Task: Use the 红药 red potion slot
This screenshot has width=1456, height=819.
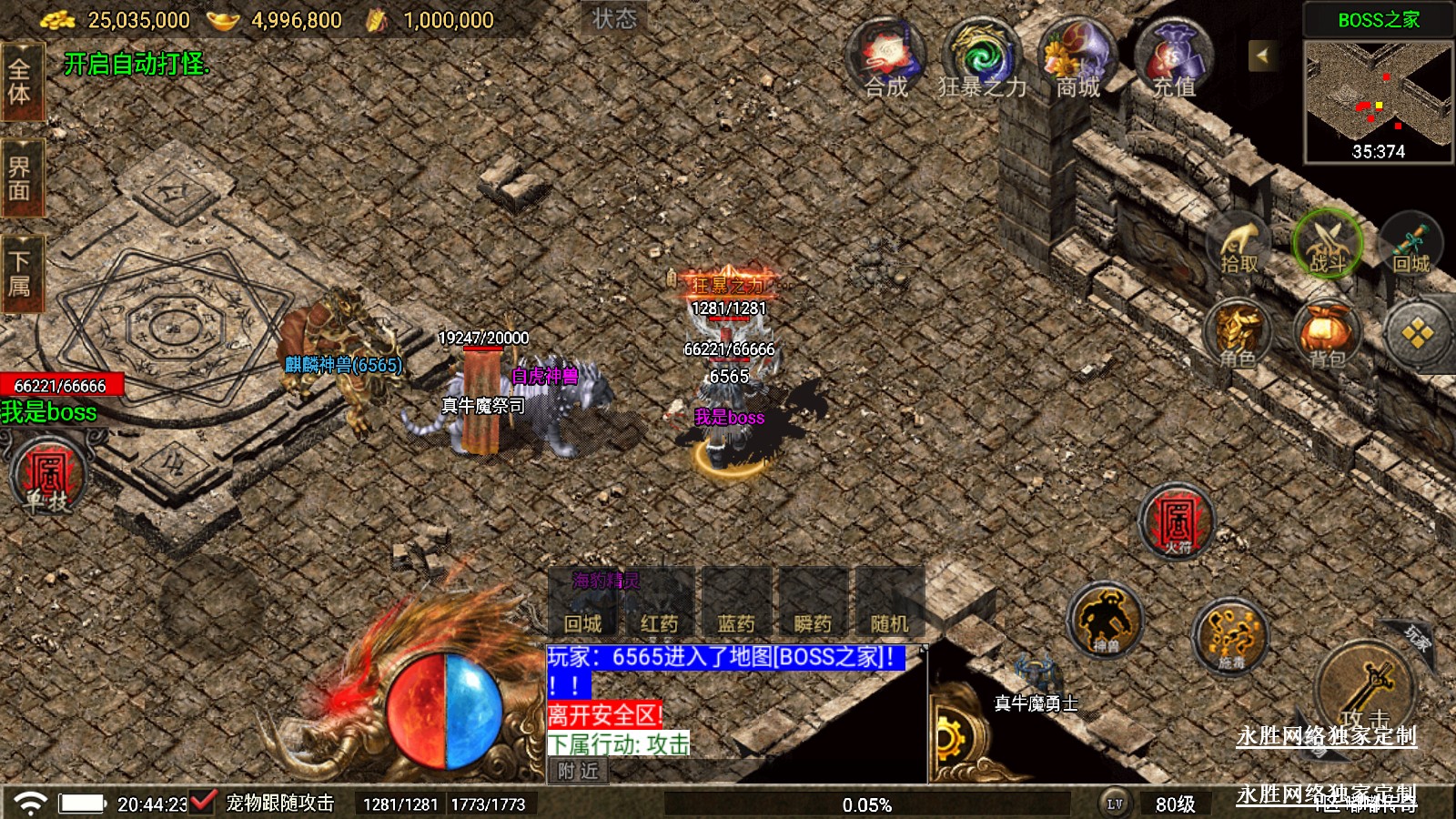Action: (x=659, y=604)
